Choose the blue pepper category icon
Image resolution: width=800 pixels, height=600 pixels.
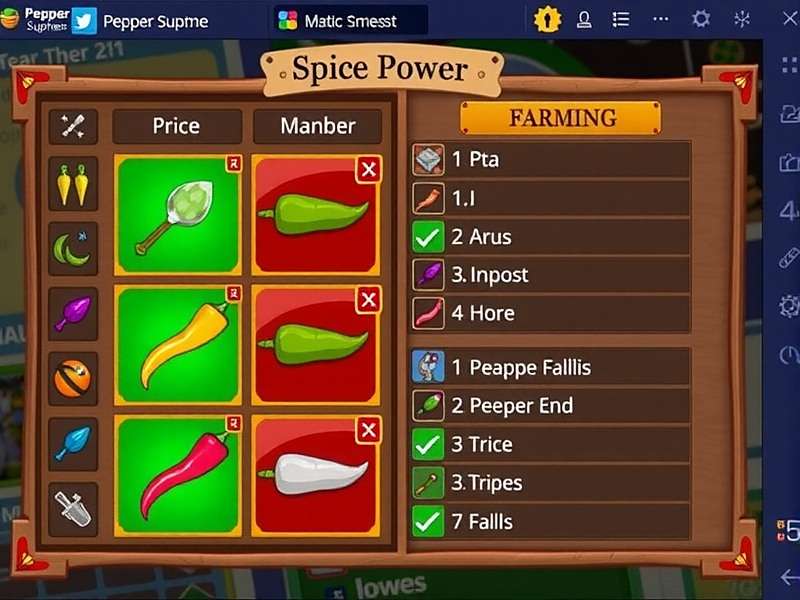point(73,443)
